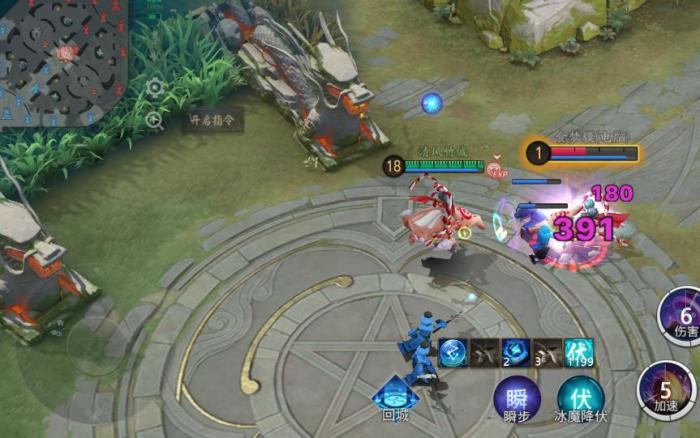This screenshot has width=700, height=438.
Task: Cast the 冰魔降伏 skill
Action: [x=580, y=397]
